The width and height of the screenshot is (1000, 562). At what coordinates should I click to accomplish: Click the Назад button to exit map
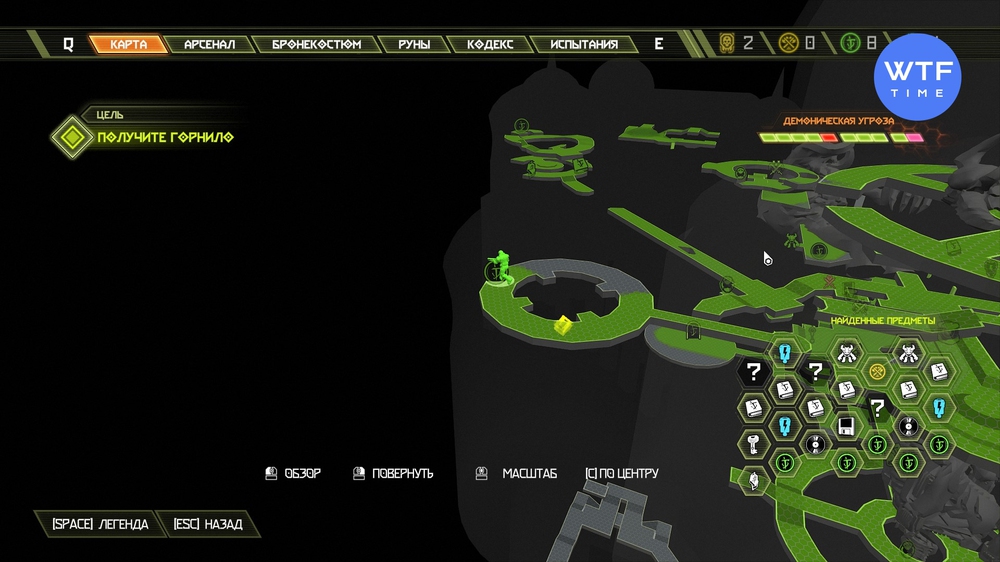point(208,524)
